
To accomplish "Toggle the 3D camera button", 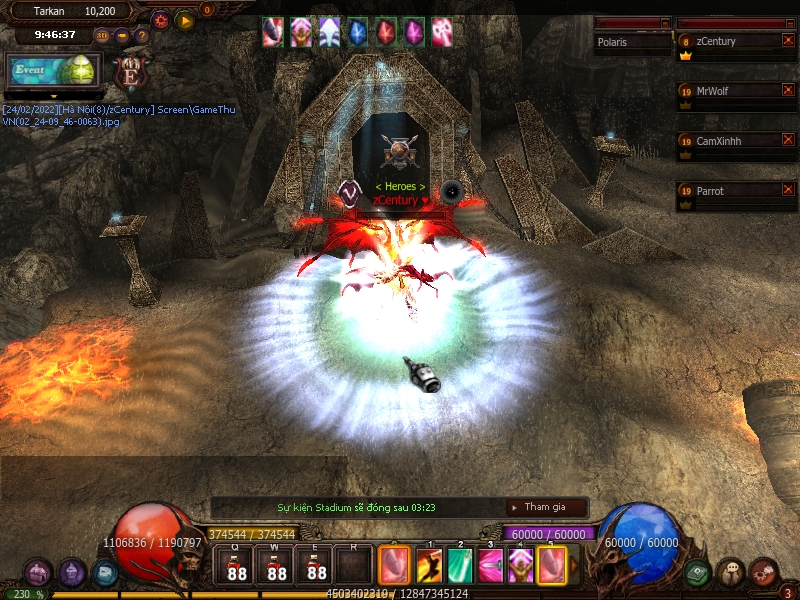I will point(102,36).
